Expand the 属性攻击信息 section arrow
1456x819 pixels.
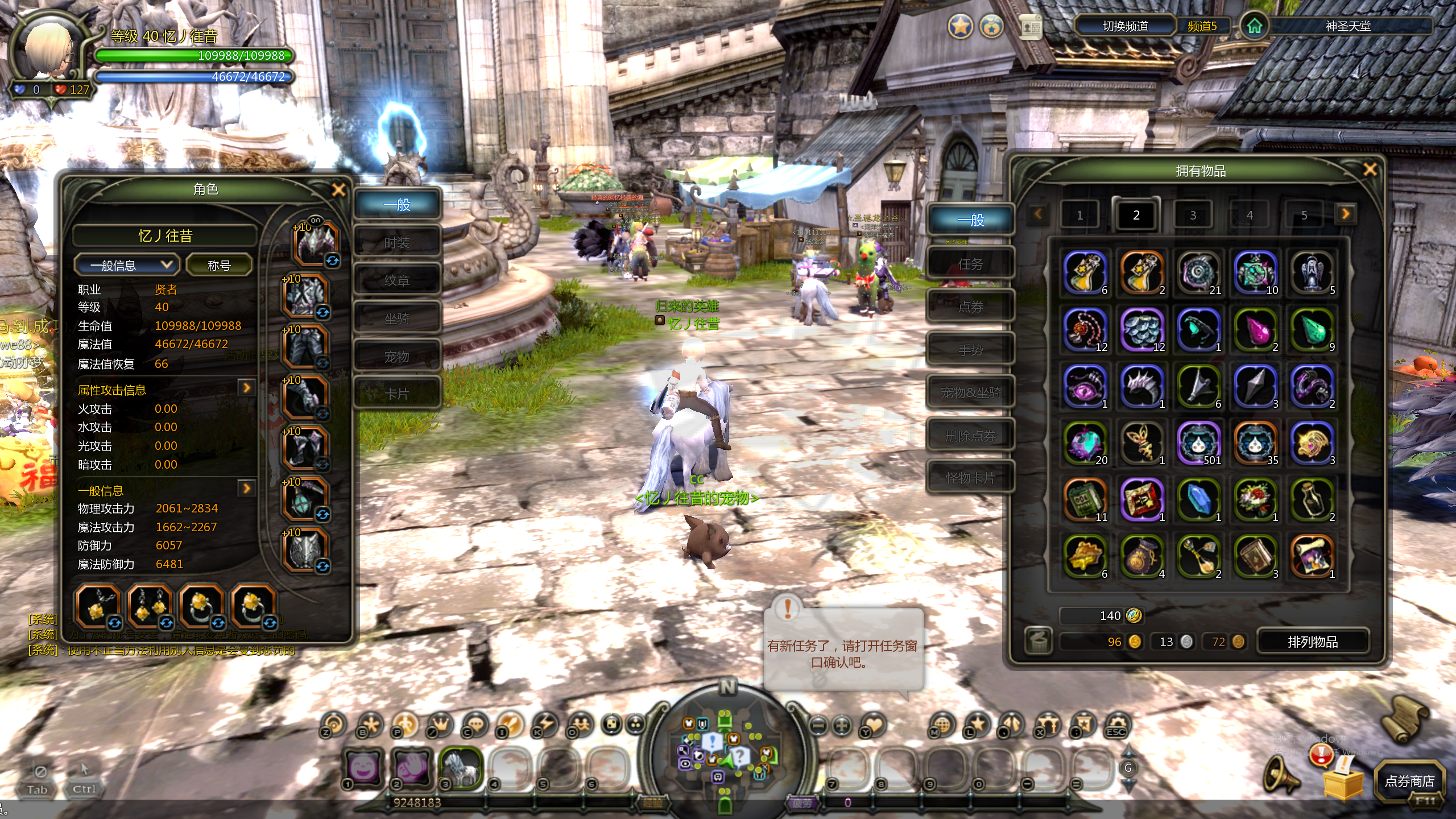tap(246, 388)
